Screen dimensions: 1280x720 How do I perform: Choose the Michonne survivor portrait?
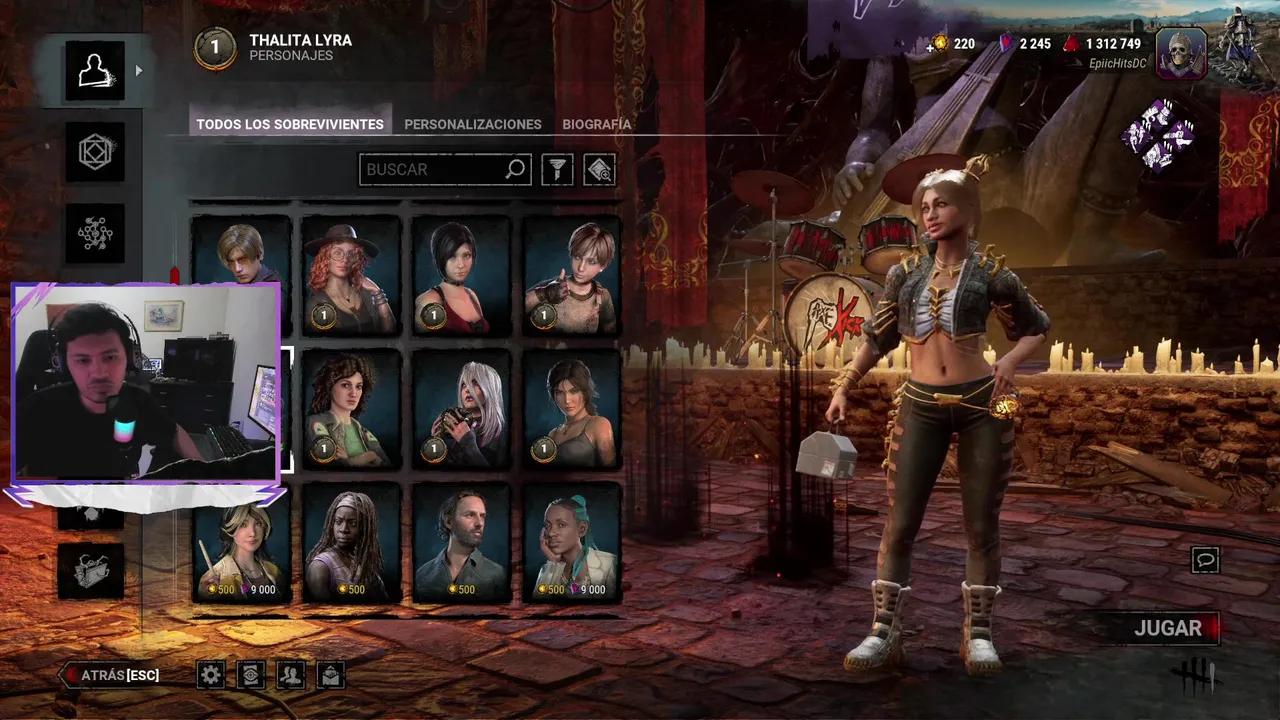(351, 542)
